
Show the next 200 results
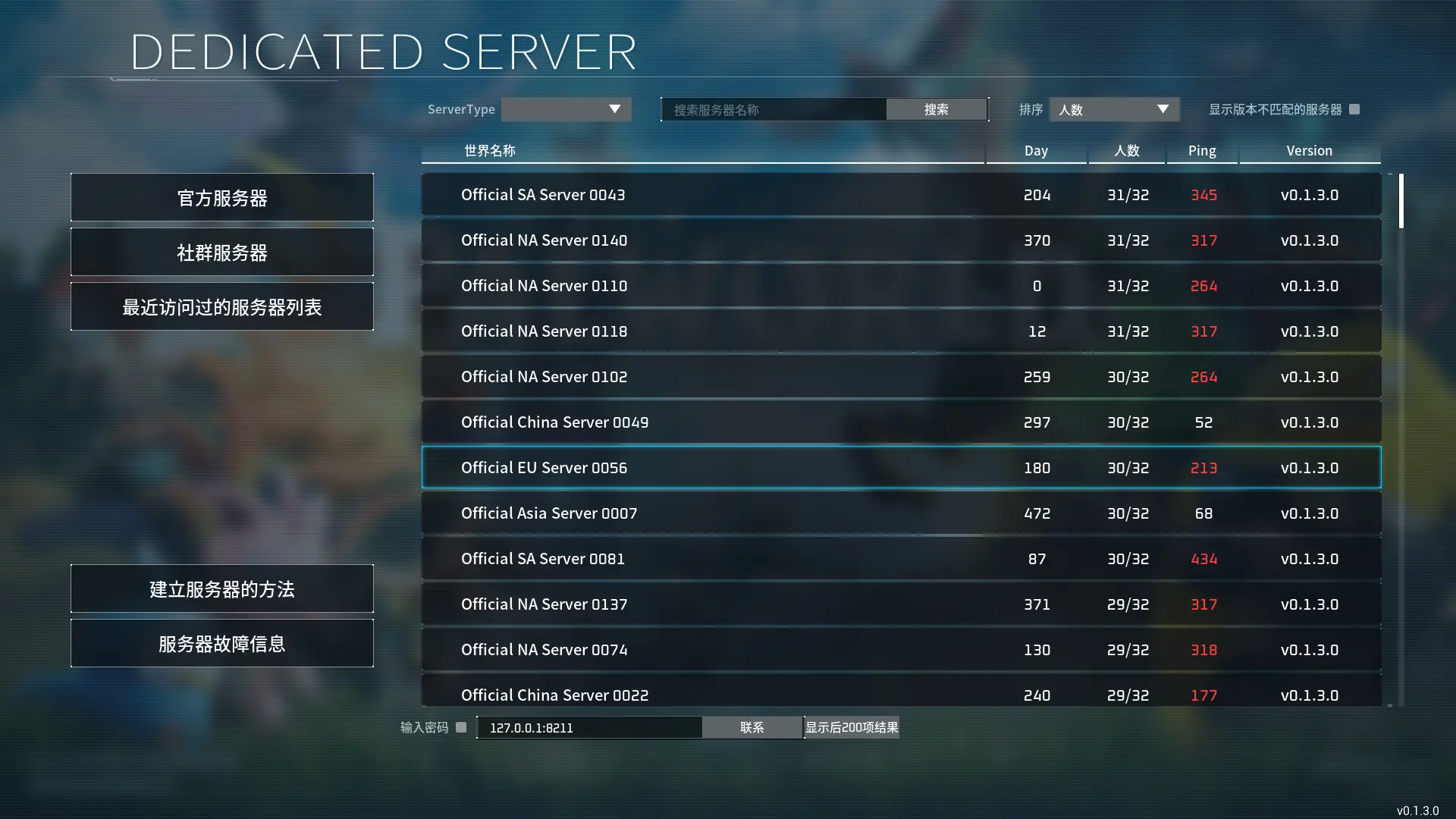(x=852, y=728)
